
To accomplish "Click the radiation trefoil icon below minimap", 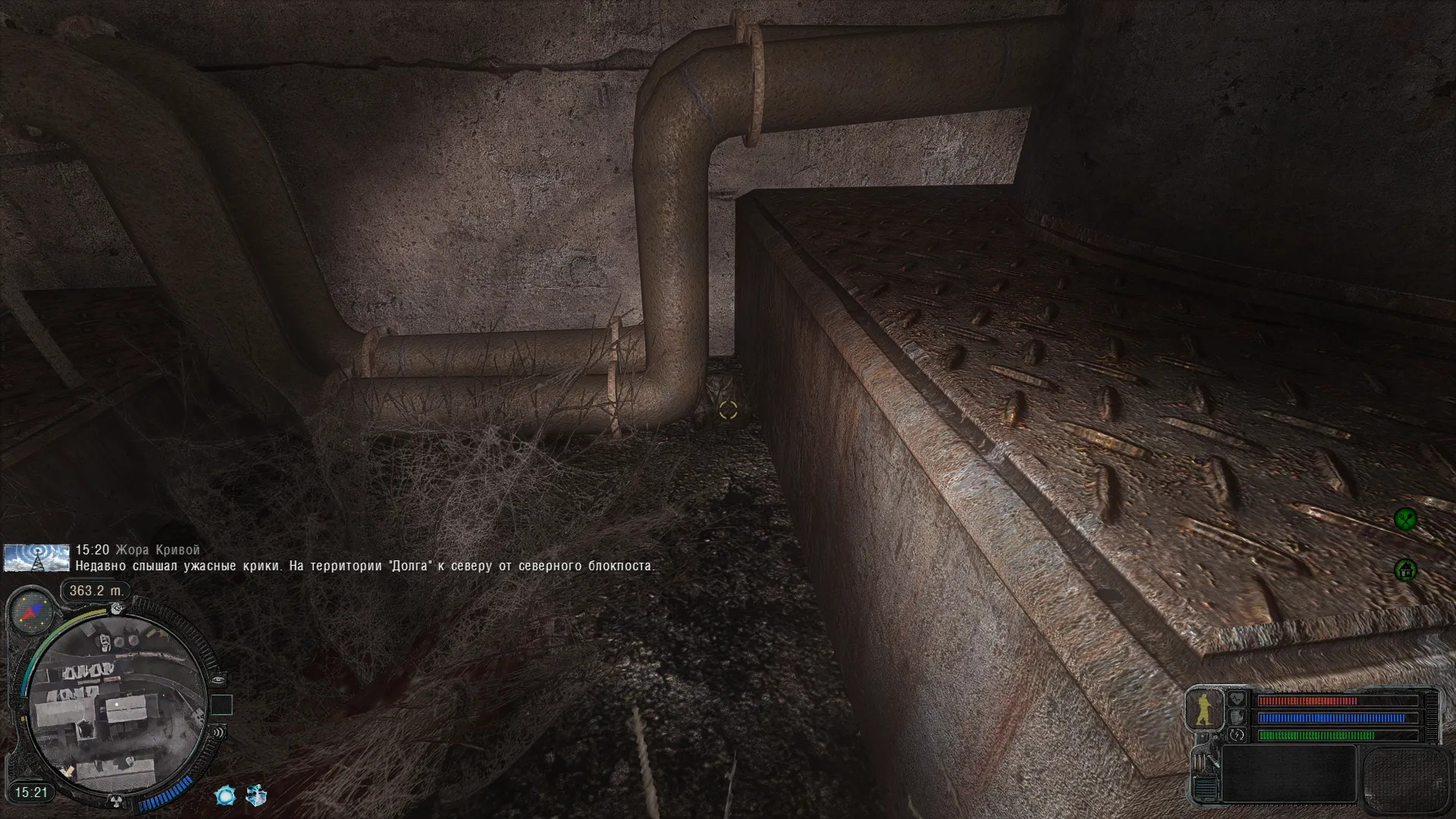I will (x=117, y=801).
